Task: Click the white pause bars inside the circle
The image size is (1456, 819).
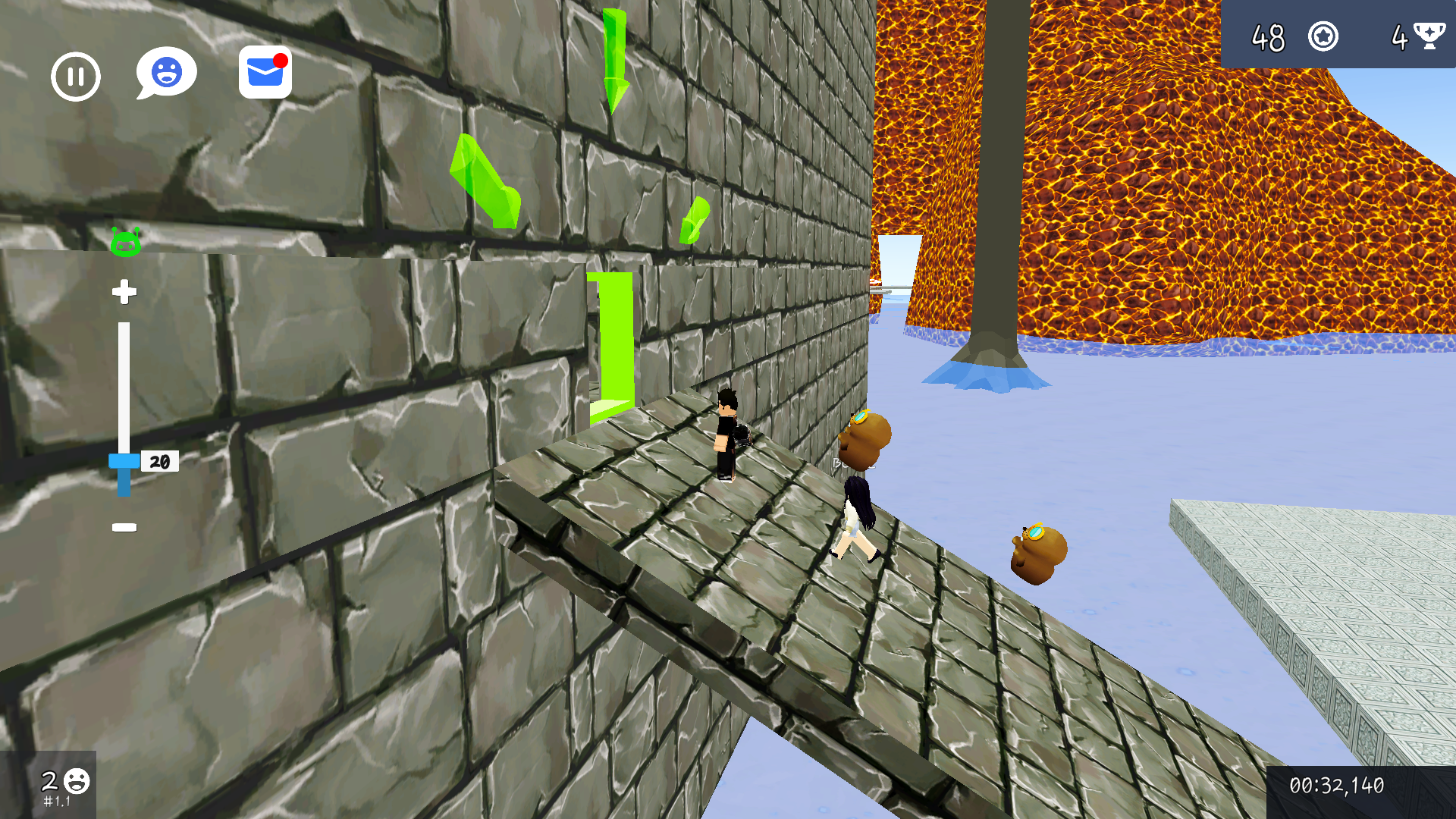Action: coord(75,76)
